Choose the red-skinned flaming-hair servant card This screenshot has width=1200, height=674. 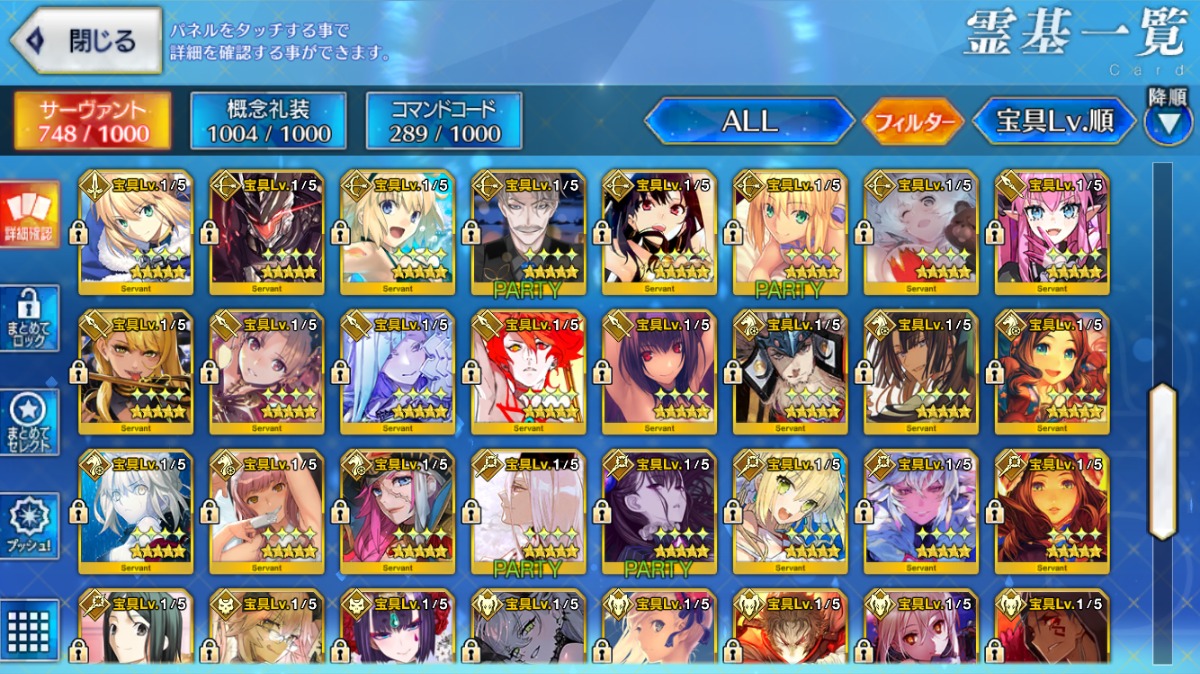528,372
